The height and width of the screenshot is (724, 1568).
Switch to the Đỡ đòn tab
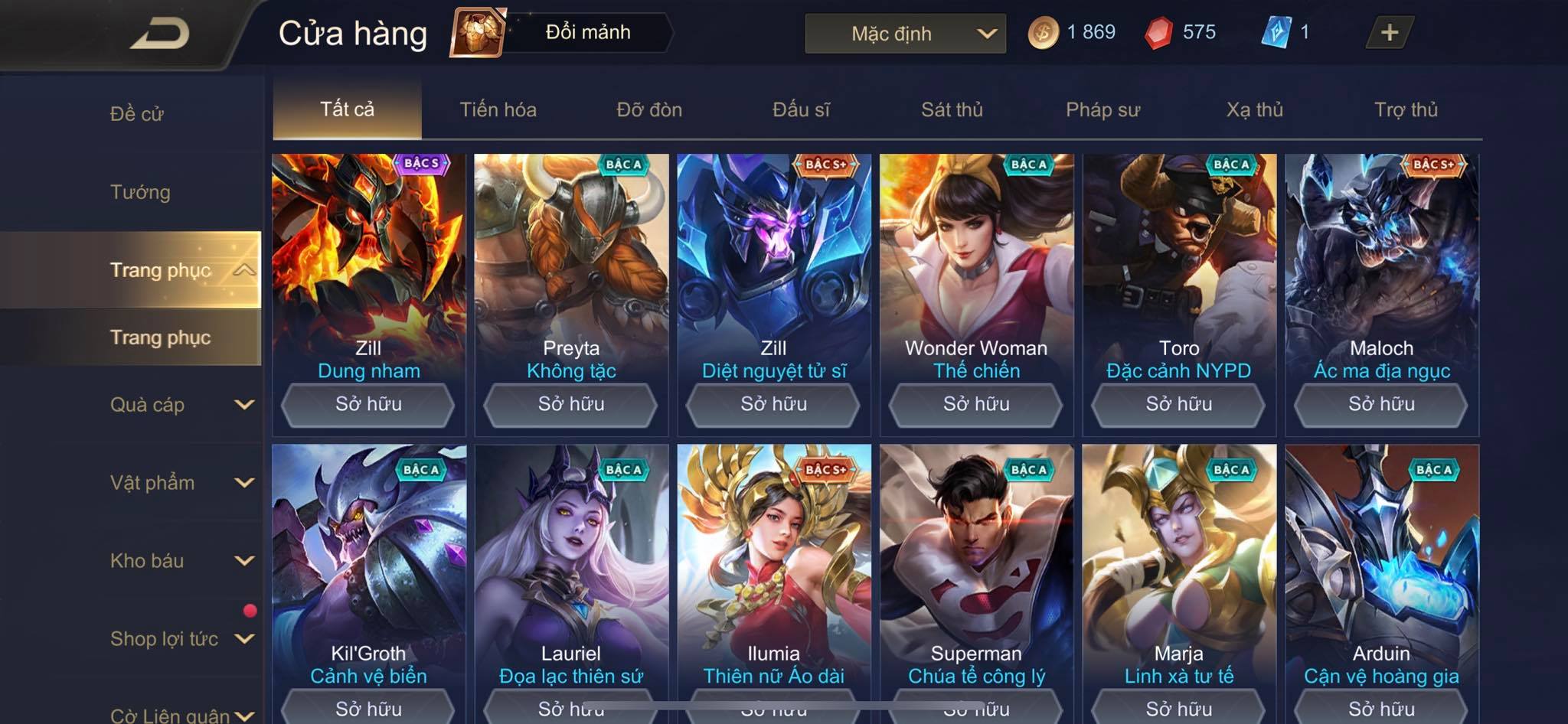tap(649, 110)
